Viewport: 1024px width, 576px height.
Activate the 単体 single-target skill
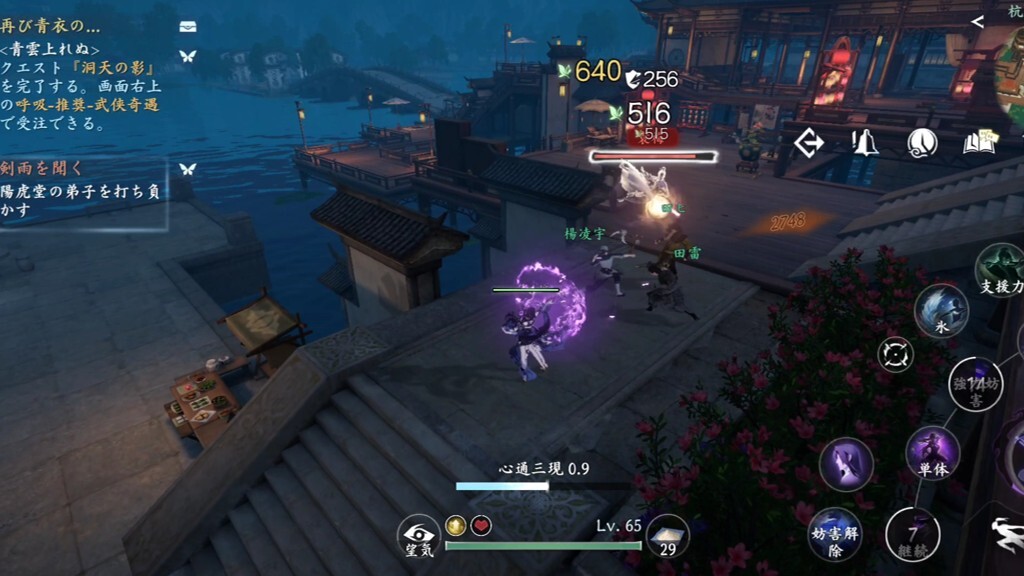[933, 453]
